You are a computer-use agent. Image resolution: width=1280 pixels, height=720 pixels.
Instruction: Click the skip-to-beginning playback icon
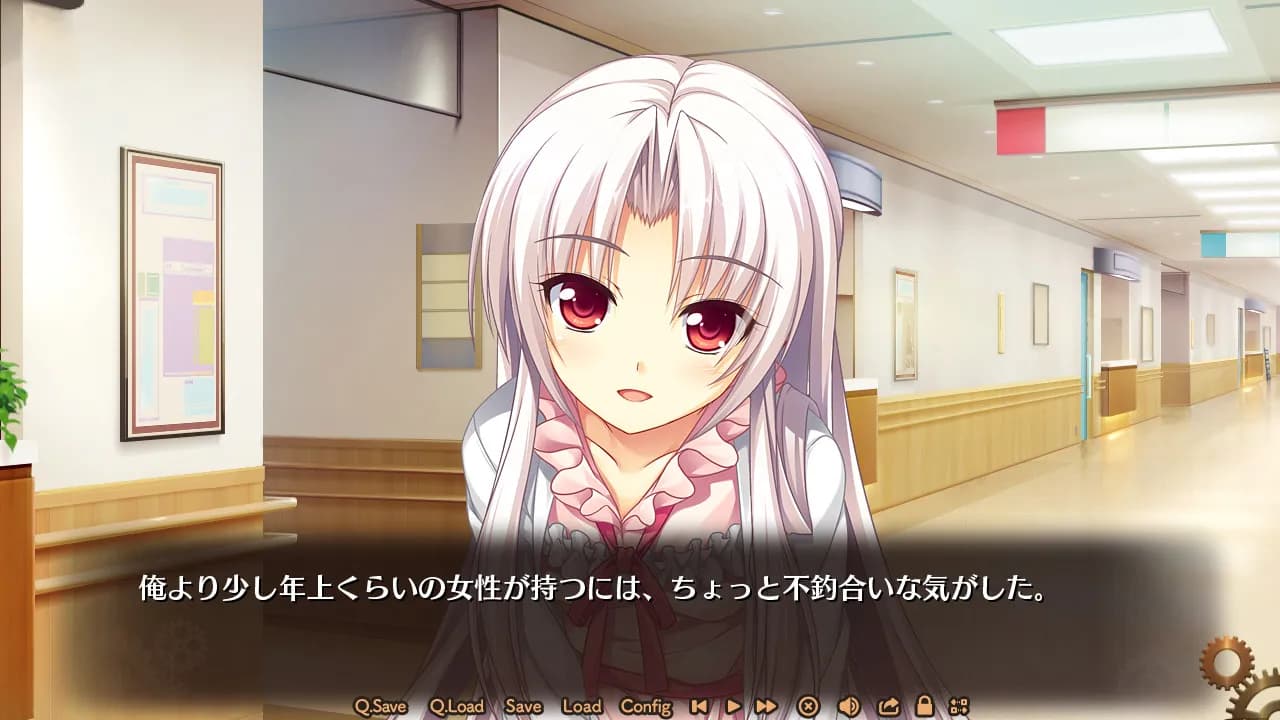(699, 706)
